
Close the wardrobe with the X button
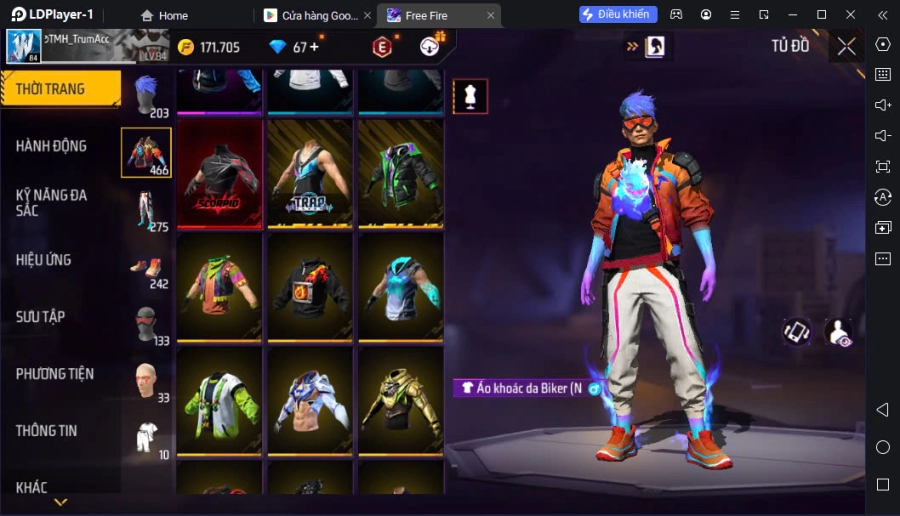click(x=847, y=46)
